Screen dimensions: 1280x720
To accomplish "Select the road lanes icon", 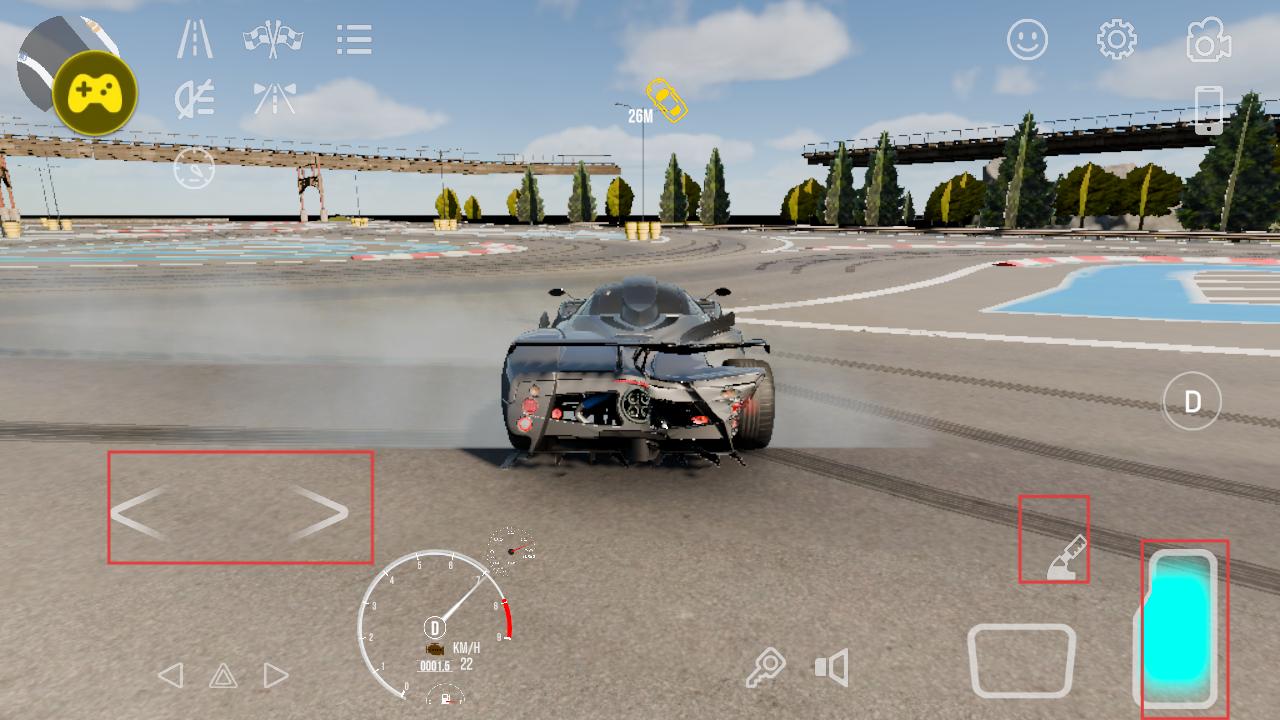I will 195,39.
